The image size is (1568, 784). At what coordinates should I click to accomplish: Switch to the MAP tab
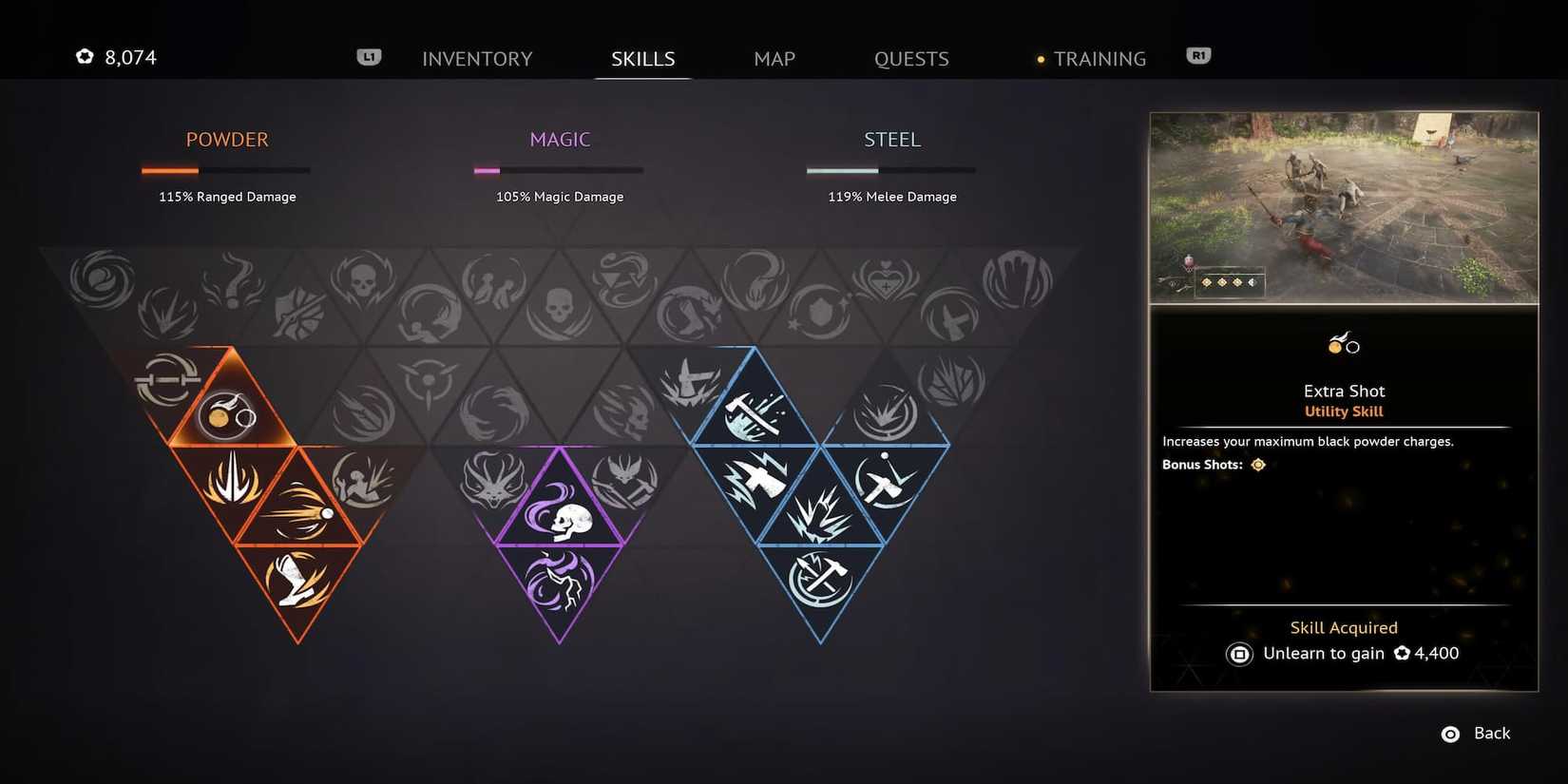774,58
